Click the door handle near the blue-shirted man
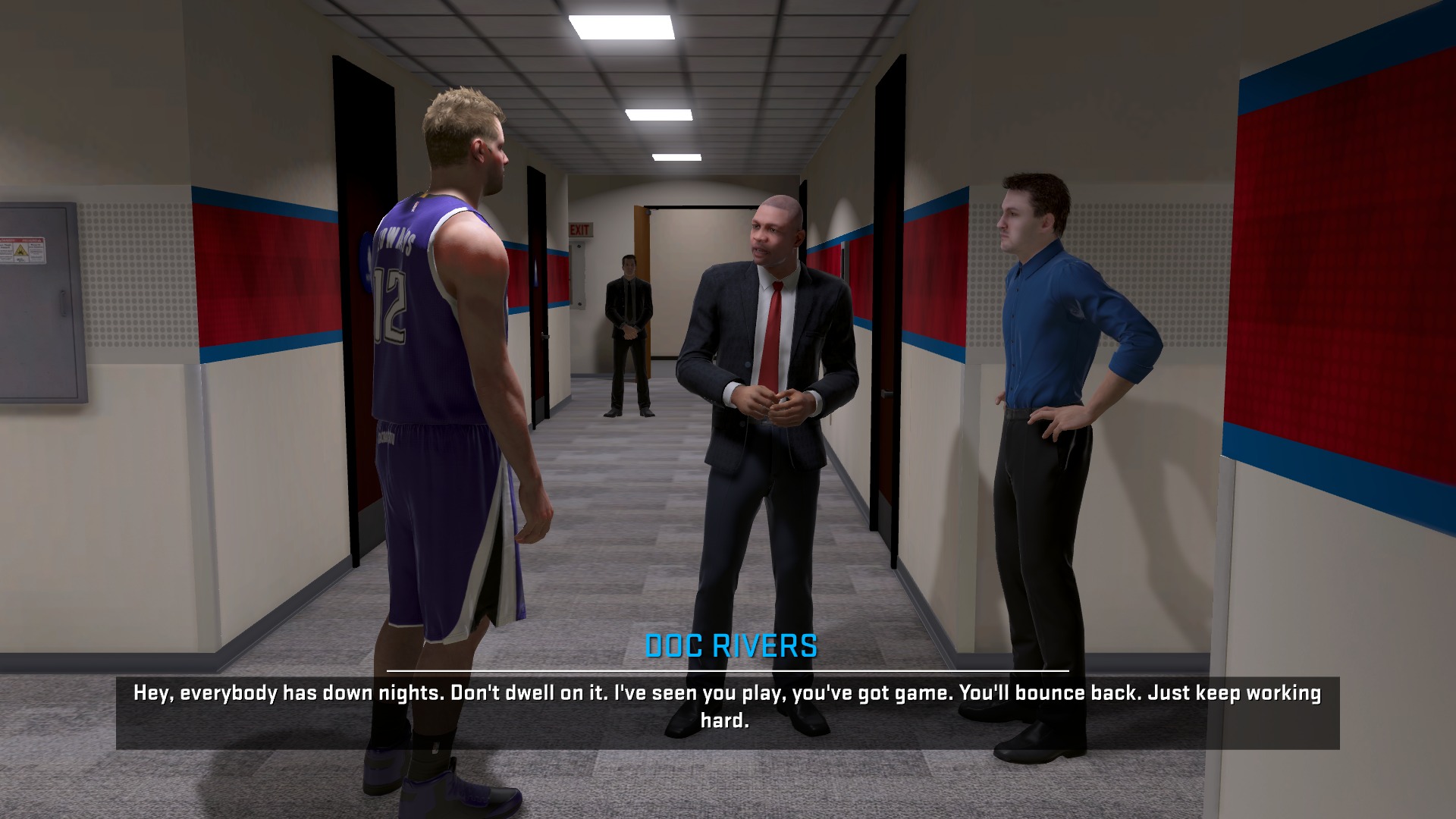 pos(885,394)
